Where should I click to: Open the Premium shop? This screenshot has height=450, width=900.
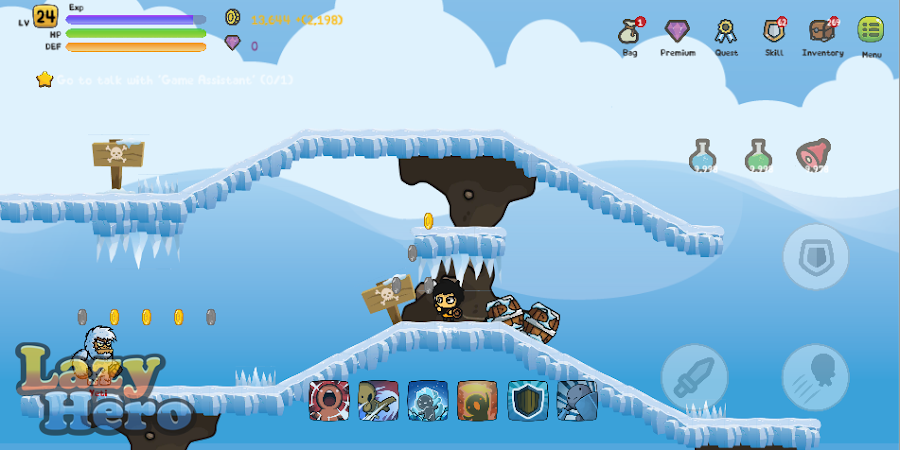pyautogui.click(x=677, y=32)
